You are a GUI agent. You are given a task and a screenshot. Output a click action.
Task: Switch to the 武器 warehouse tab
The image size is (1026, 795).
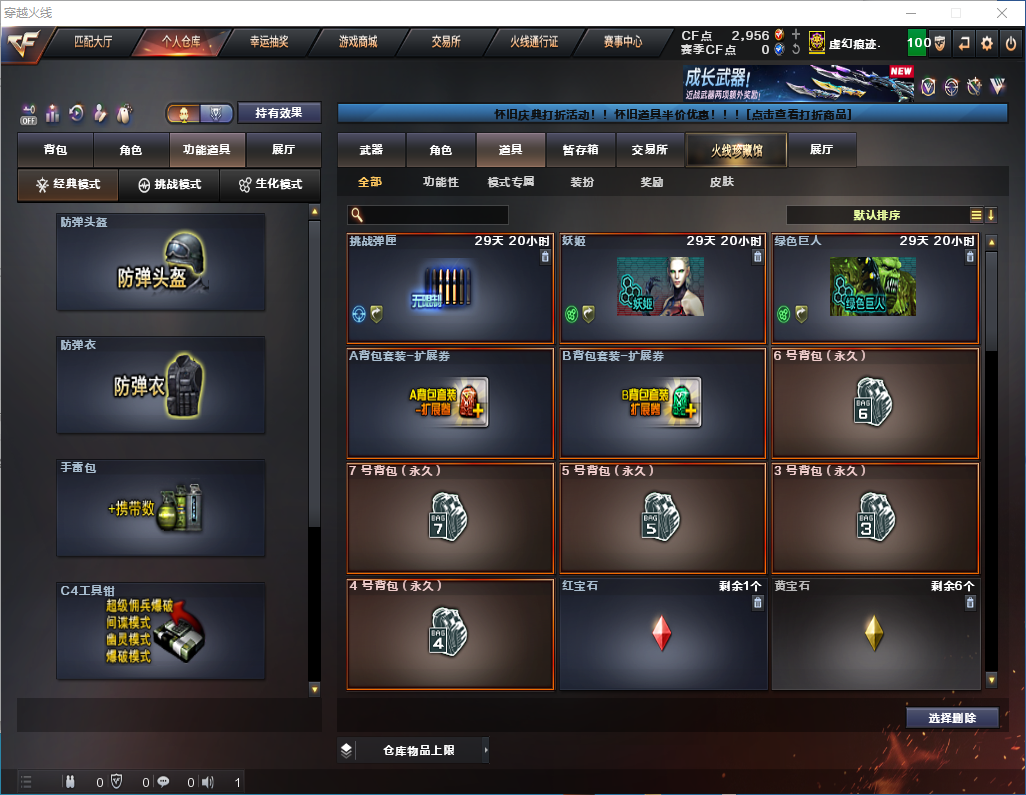click(371, 150)
